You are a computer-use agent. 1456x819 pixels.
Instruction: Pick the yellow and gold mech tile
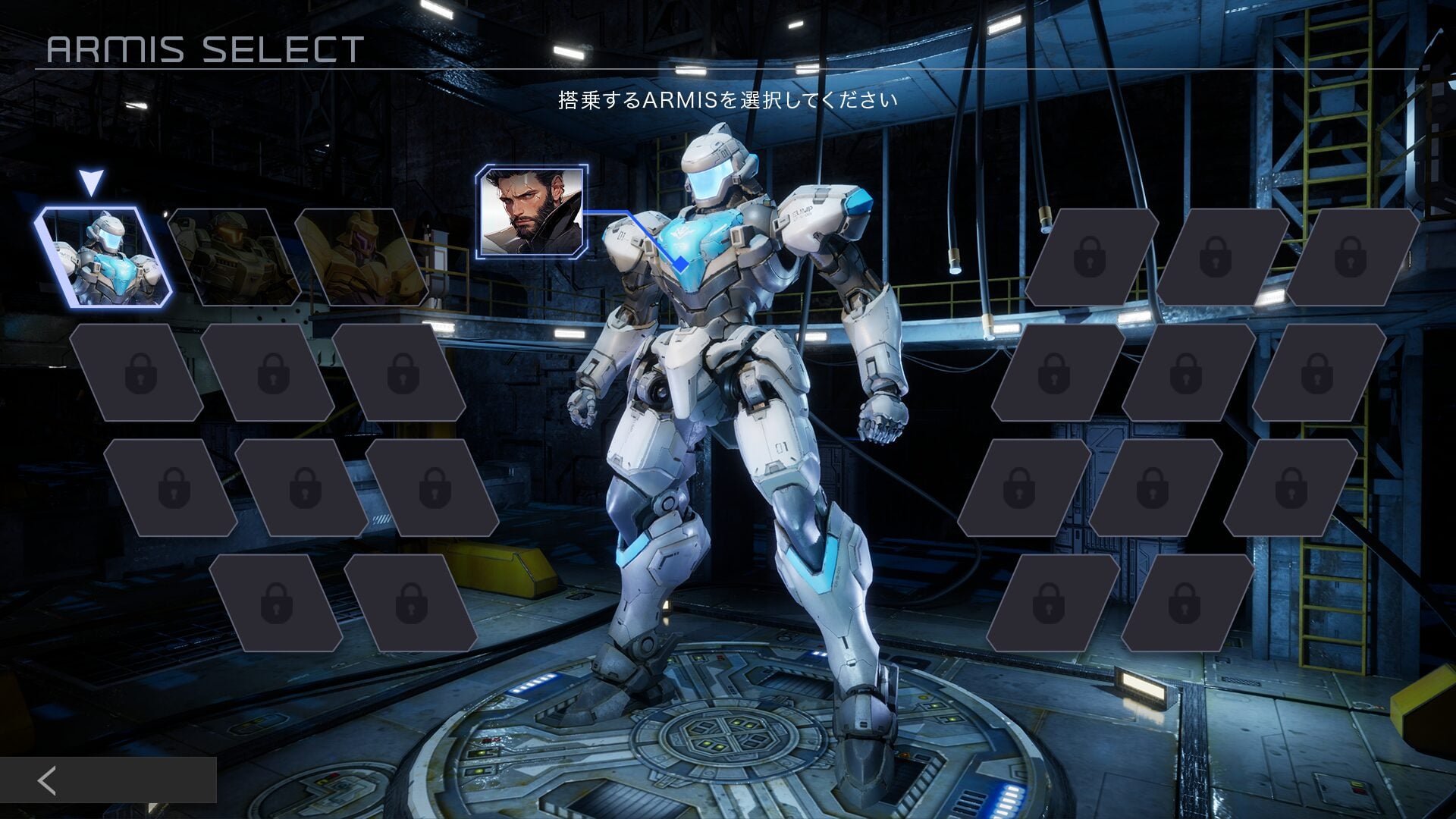click(361, 257)
